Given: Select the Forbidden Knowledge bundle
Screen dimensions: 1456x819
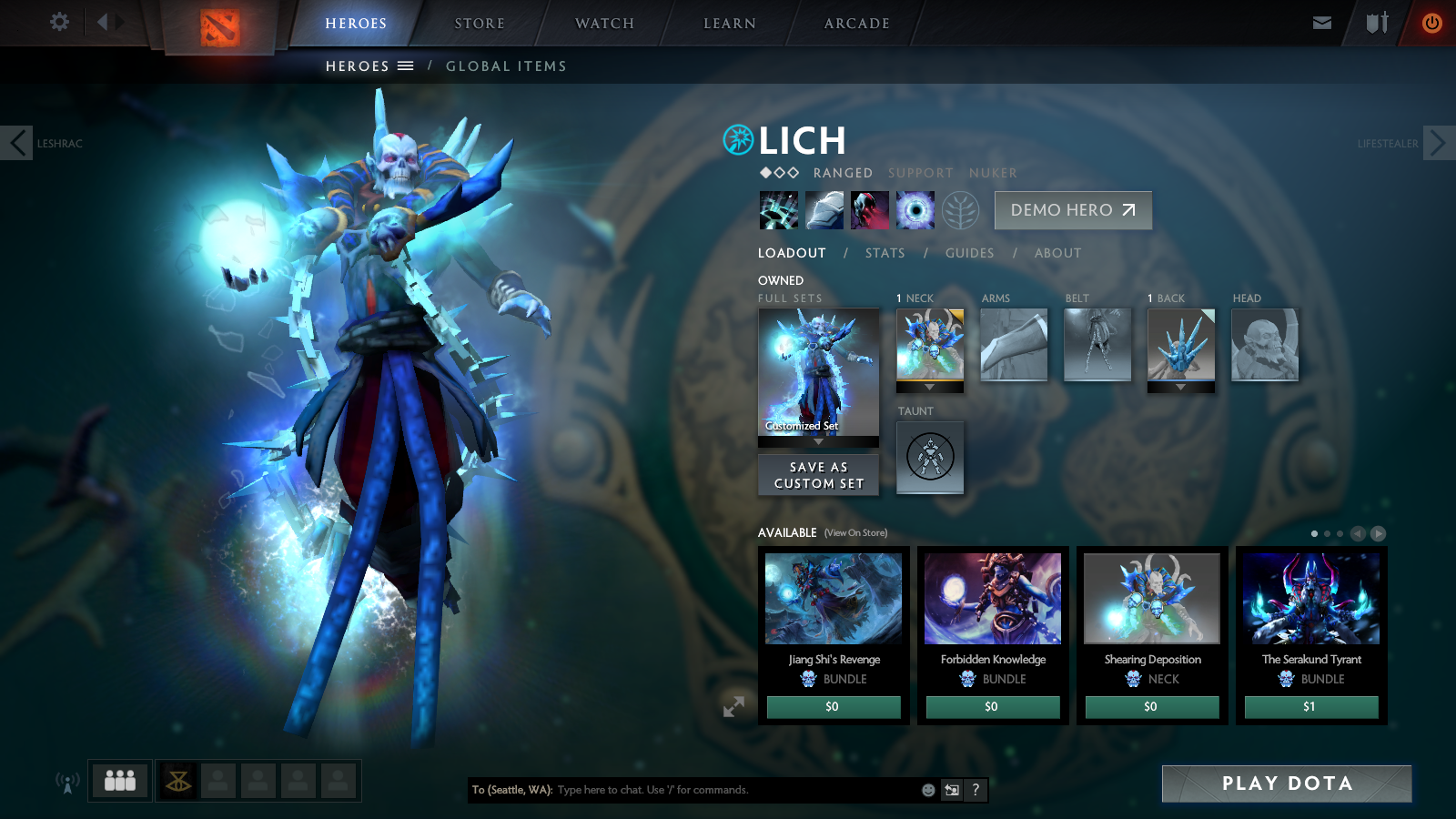Looking at the screenshot, I should coord(993,601).
